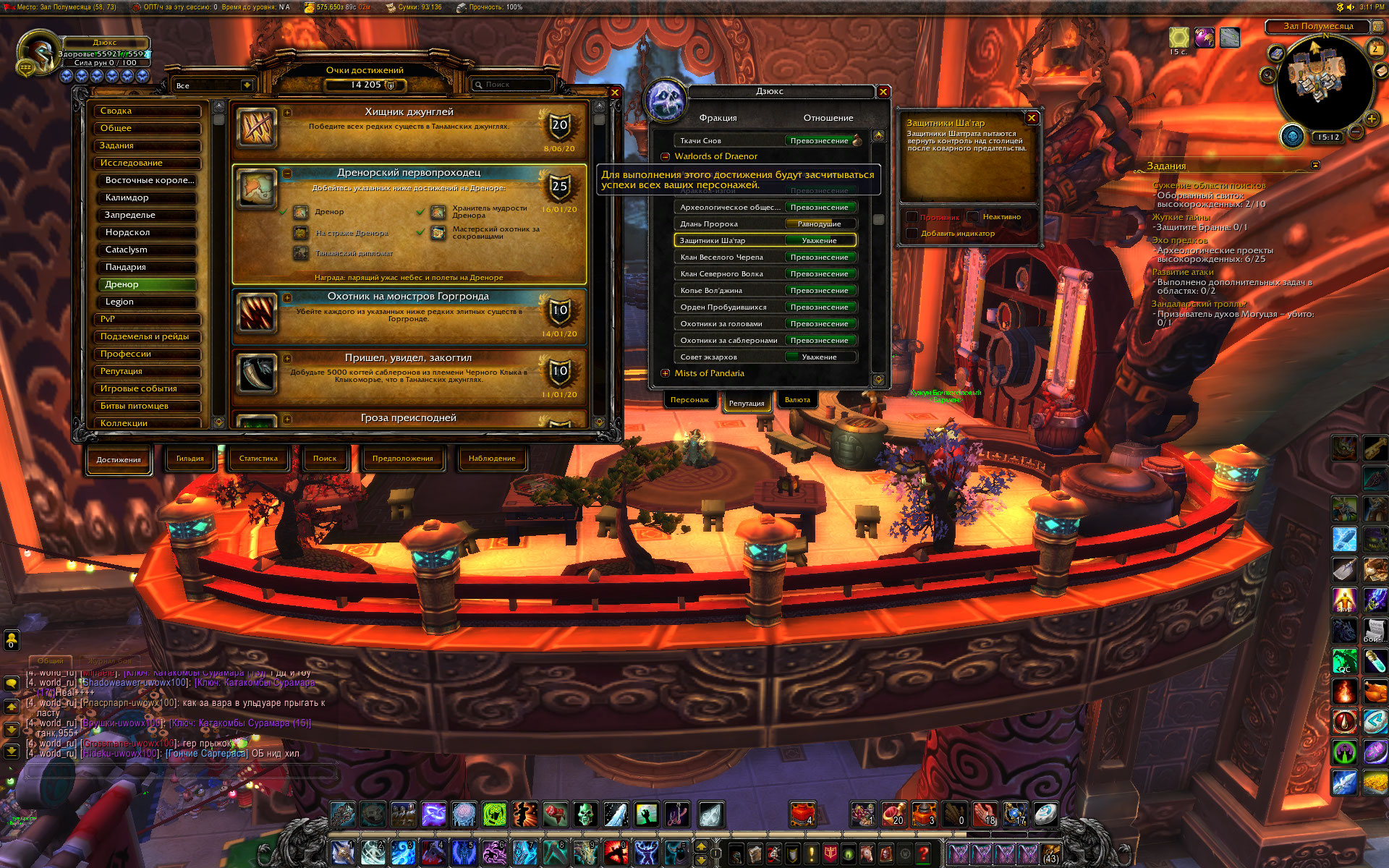The image size is (1389, 868).
Task: Expand the Mists of Pandaria faction group
Action: click(666, 373)
